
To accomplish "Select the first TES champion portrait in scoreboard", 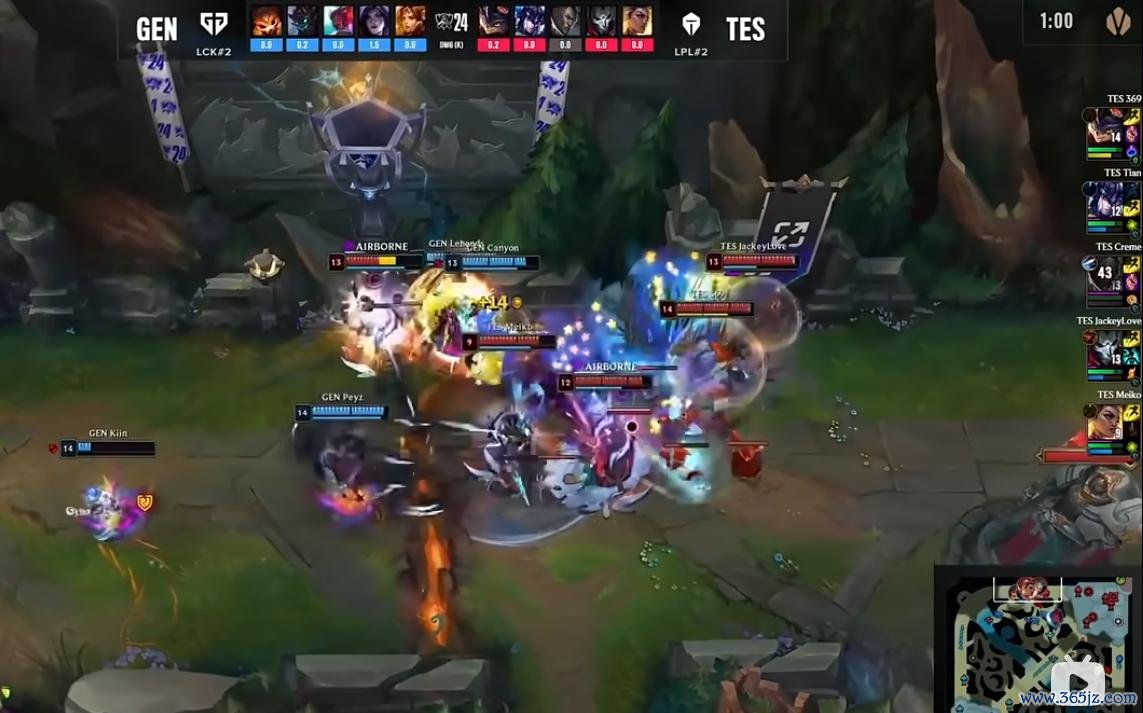I will tap(494, 20).
